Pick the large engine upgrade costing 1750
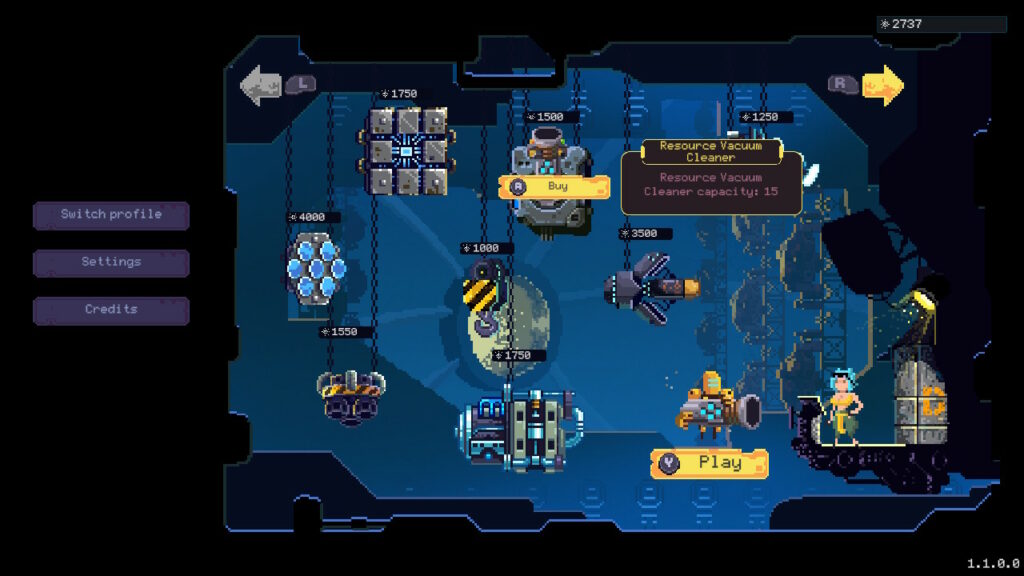 (520, 429)
